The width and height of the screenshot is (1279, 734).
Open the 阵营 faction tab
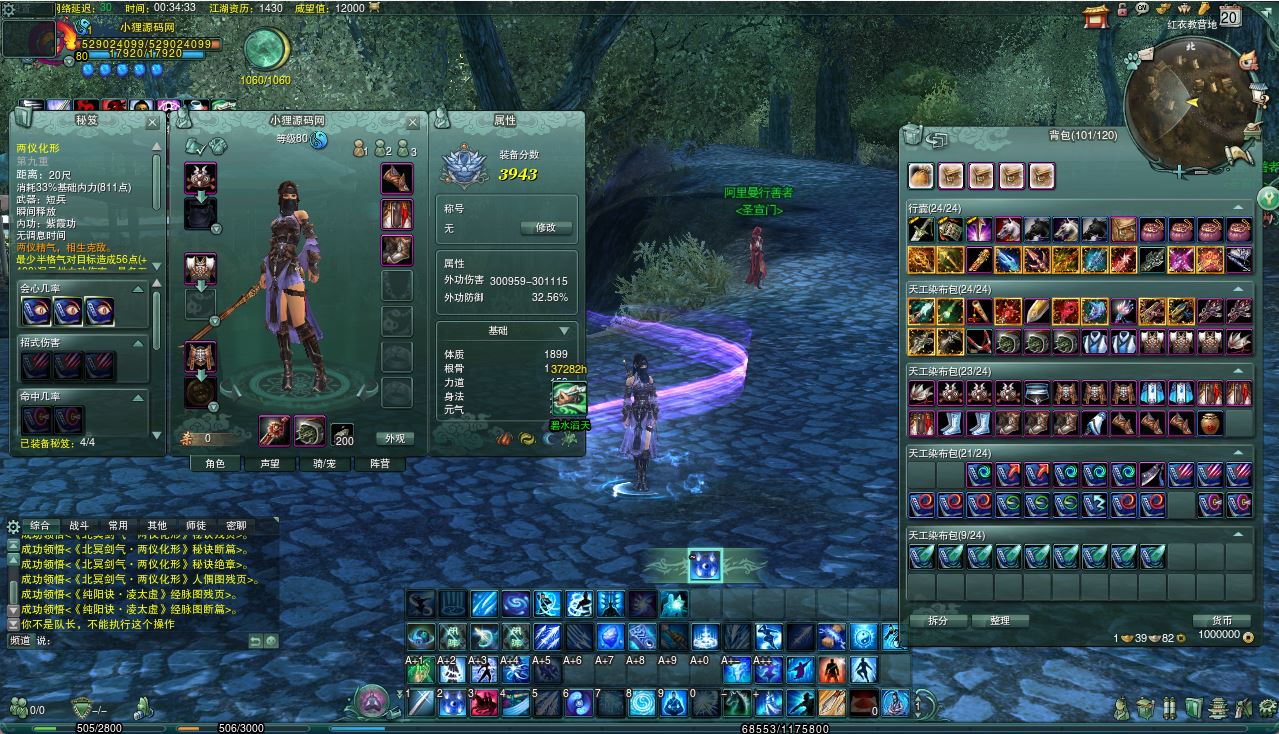click(379, 464)
